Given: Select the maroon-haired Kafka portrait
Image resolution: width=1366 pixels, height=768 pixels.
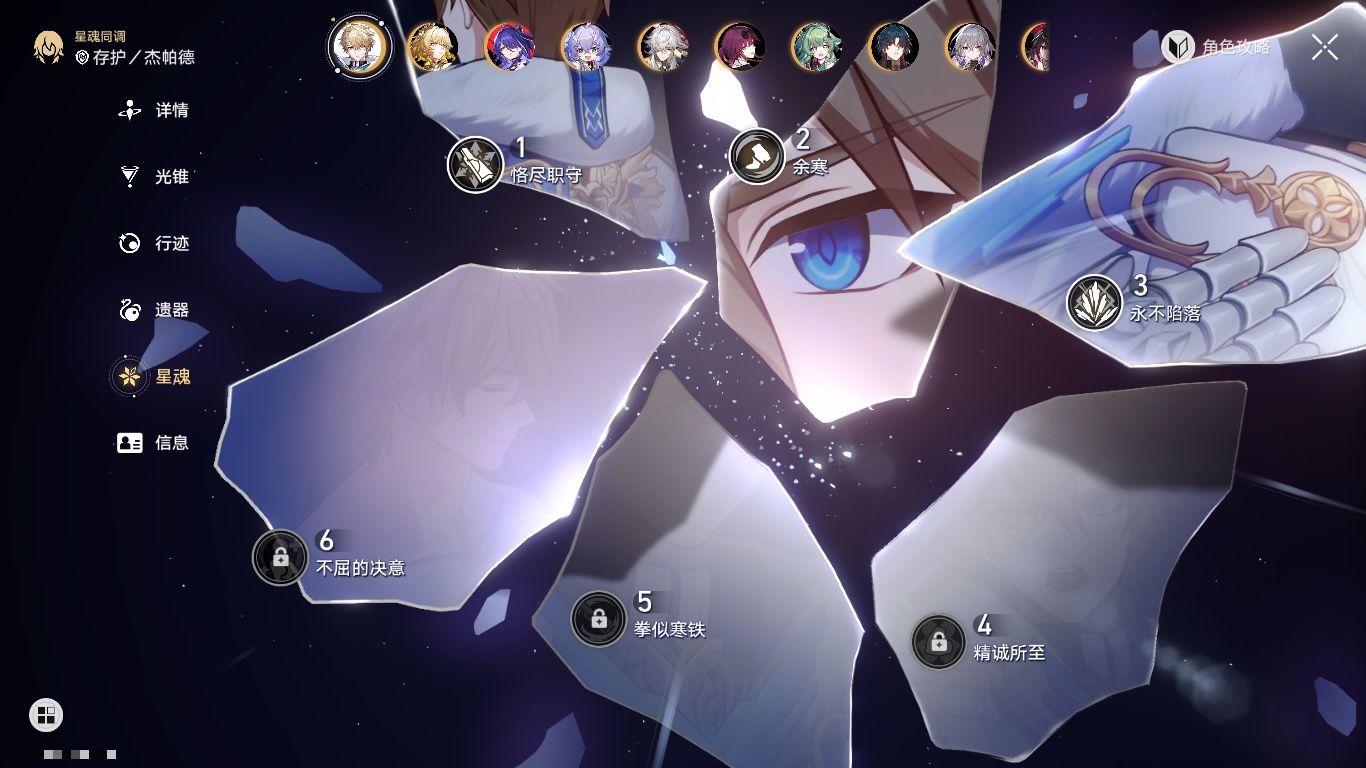Looking at the screenshot, I should 740,47.
